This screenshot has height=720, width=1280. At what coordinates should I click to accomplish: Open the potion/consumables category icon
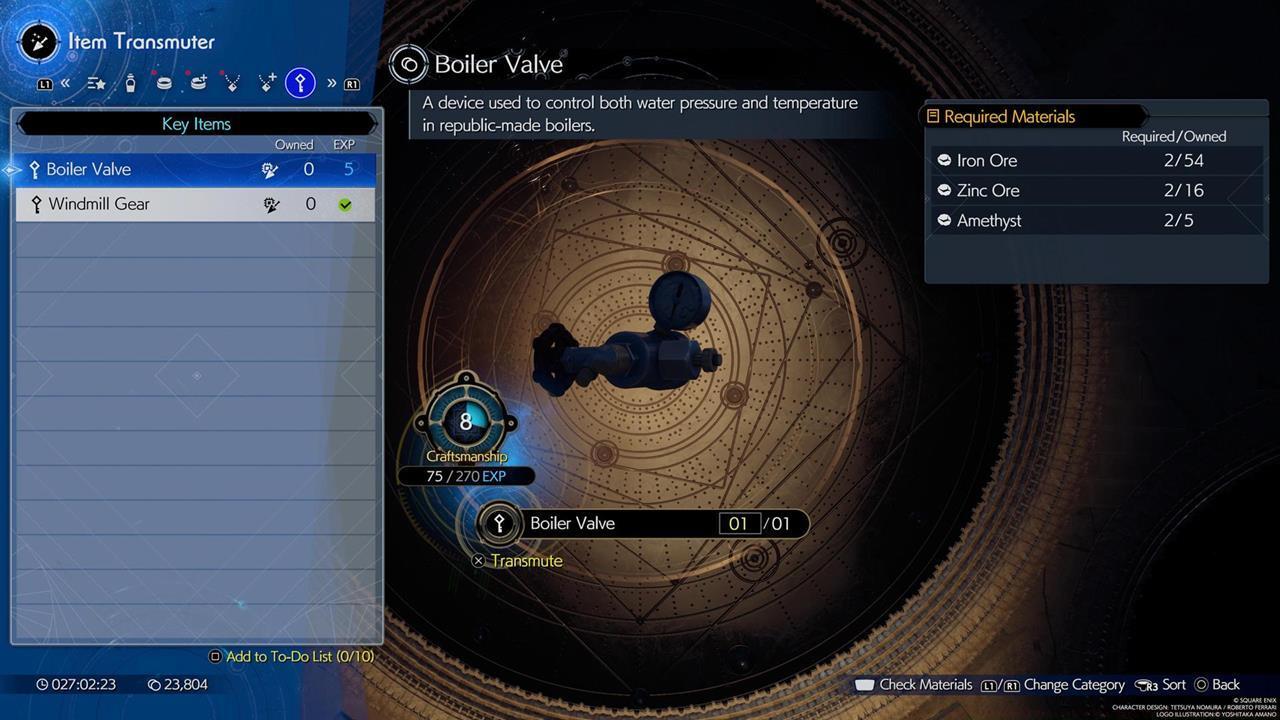131,83
